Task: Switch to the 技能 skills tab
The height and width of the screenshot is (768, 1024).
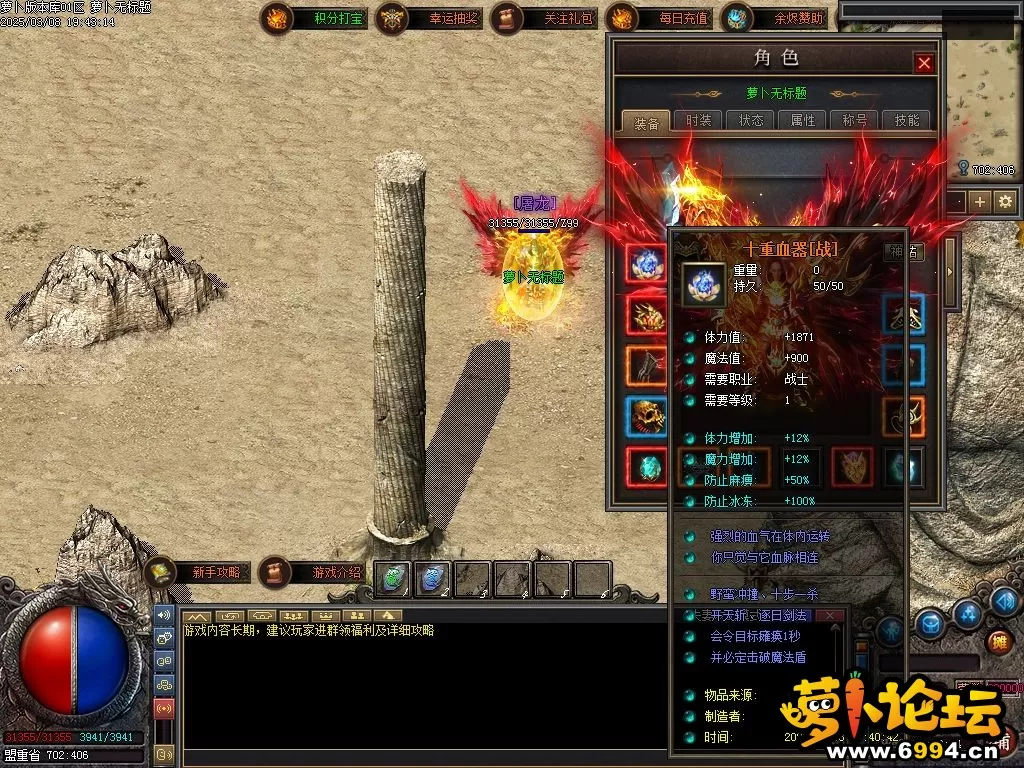Action: [x=907, y=120]
